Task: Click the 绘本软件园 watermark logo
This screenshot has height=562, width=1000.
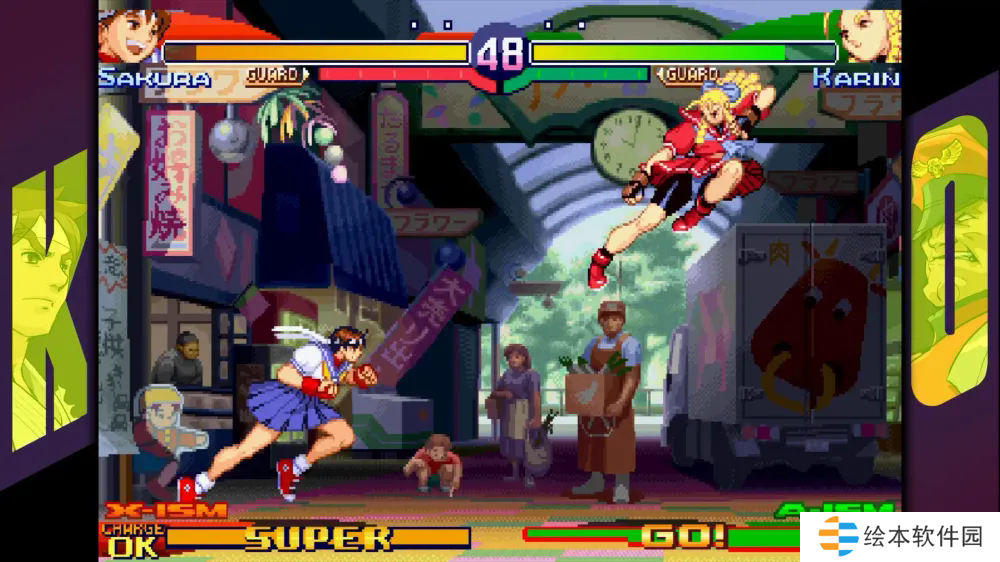Action: point(902,537)
